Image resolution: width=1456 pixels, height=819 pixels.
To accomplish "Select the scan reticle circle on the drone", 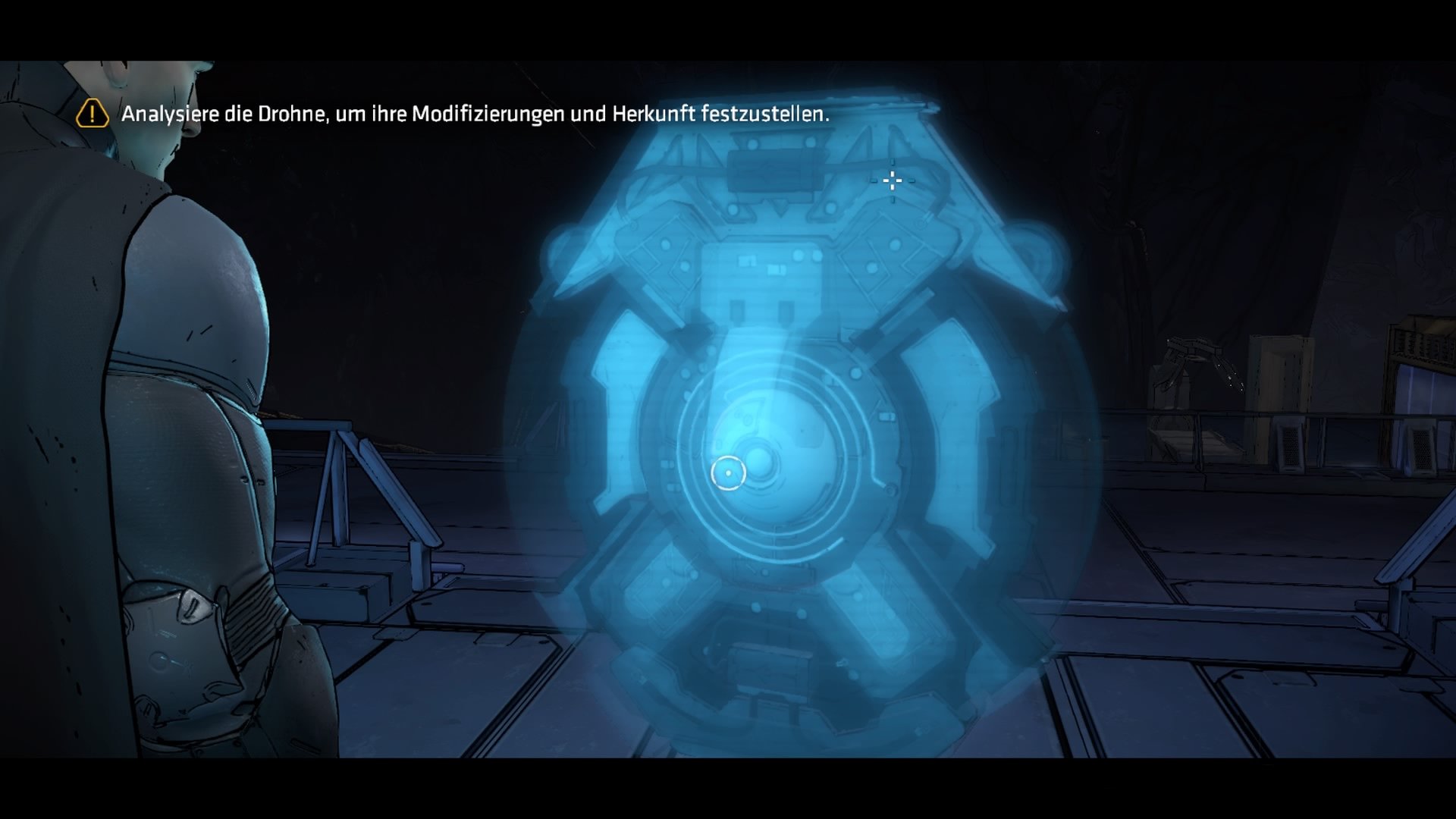I will click(730, 472).
